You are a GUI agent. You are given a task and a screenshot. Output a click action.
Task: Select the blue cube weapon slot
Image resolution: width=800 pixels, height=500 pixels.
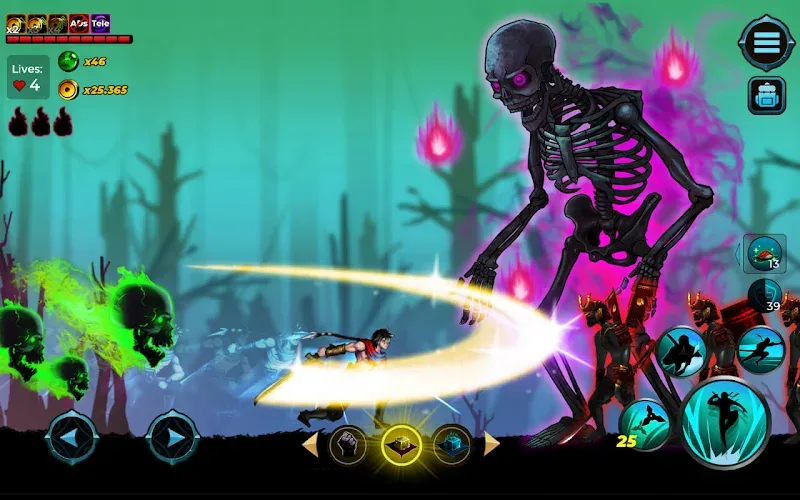(452, 443)
